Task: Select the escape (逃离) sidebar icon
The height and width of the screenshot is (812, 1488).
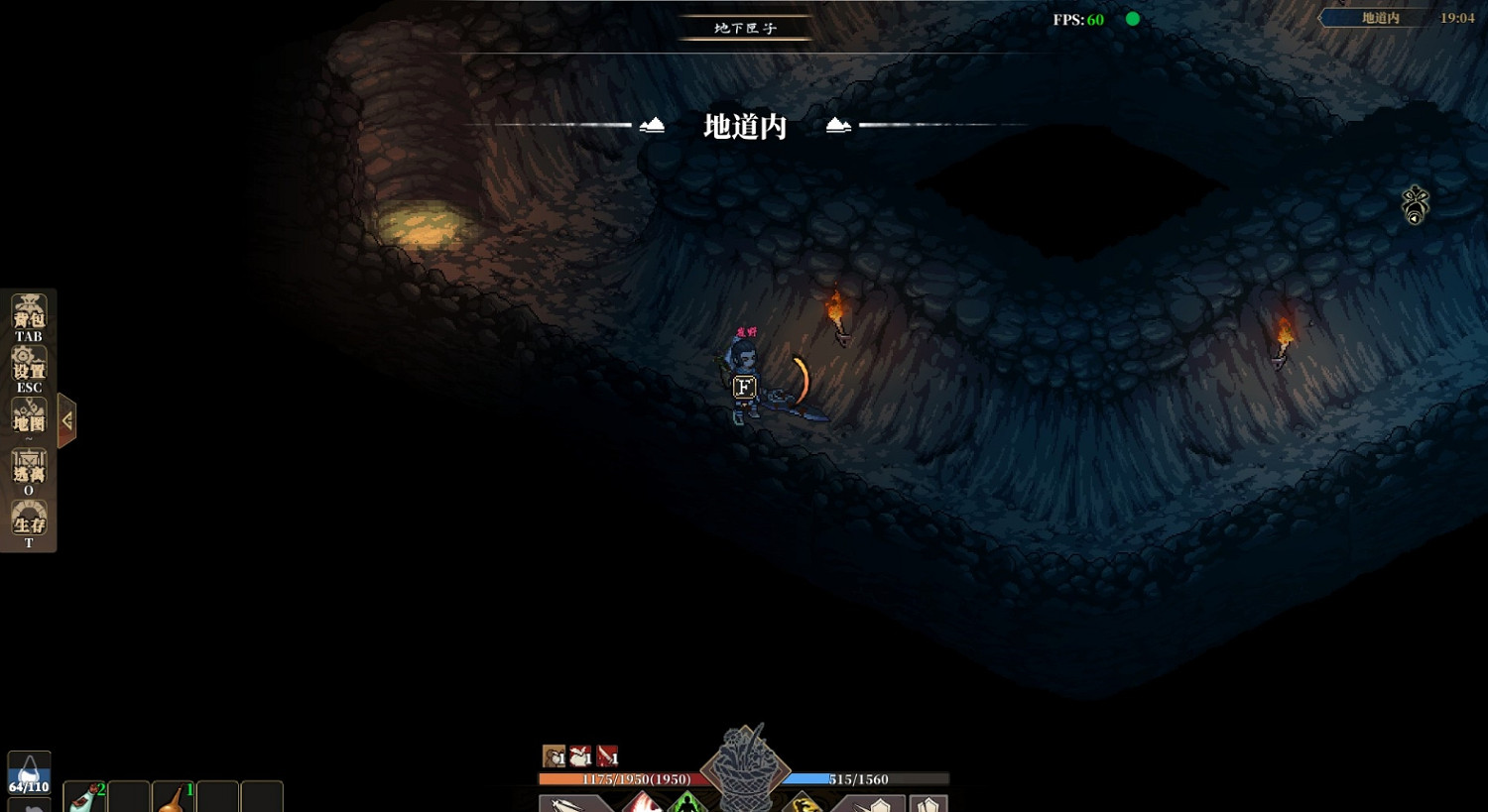Action: pyautogui.click(x=29, y=466)
